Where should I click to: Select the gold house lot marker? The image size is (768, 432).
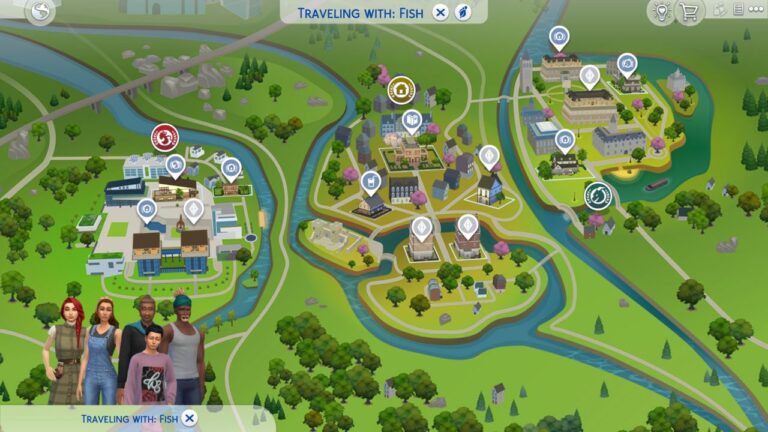(402, 89)
